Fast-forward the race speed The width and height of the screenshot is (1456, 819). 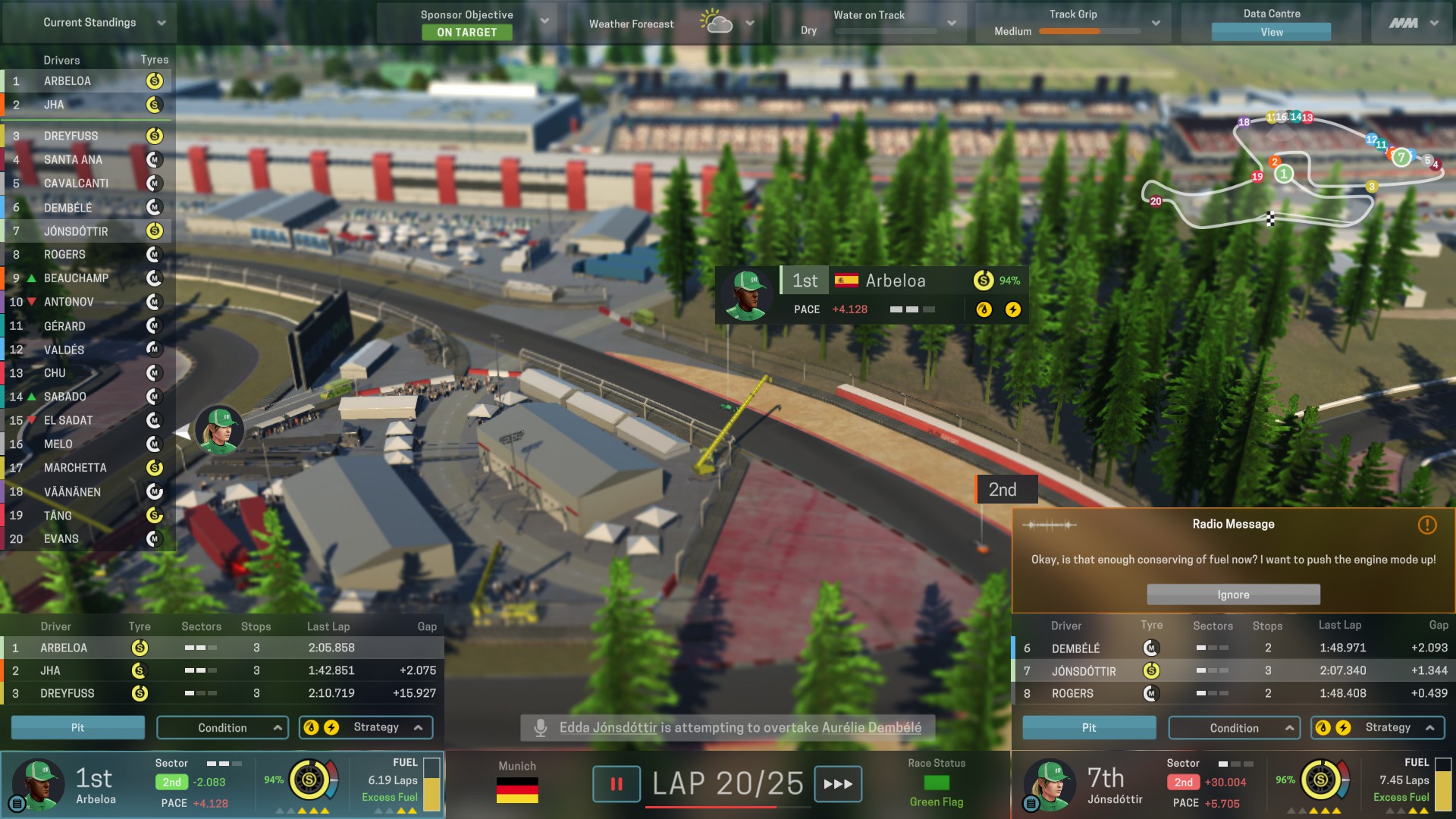pyautogui.click(x=838, y=784)
